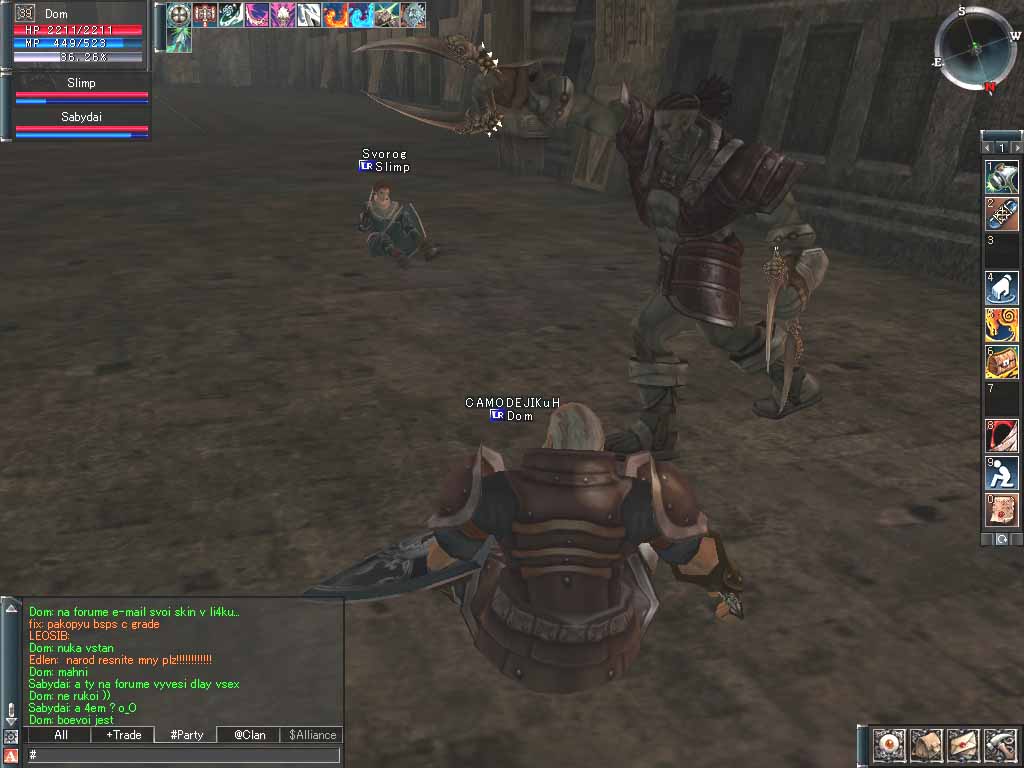Open the compass minimap

coord(973,49)
